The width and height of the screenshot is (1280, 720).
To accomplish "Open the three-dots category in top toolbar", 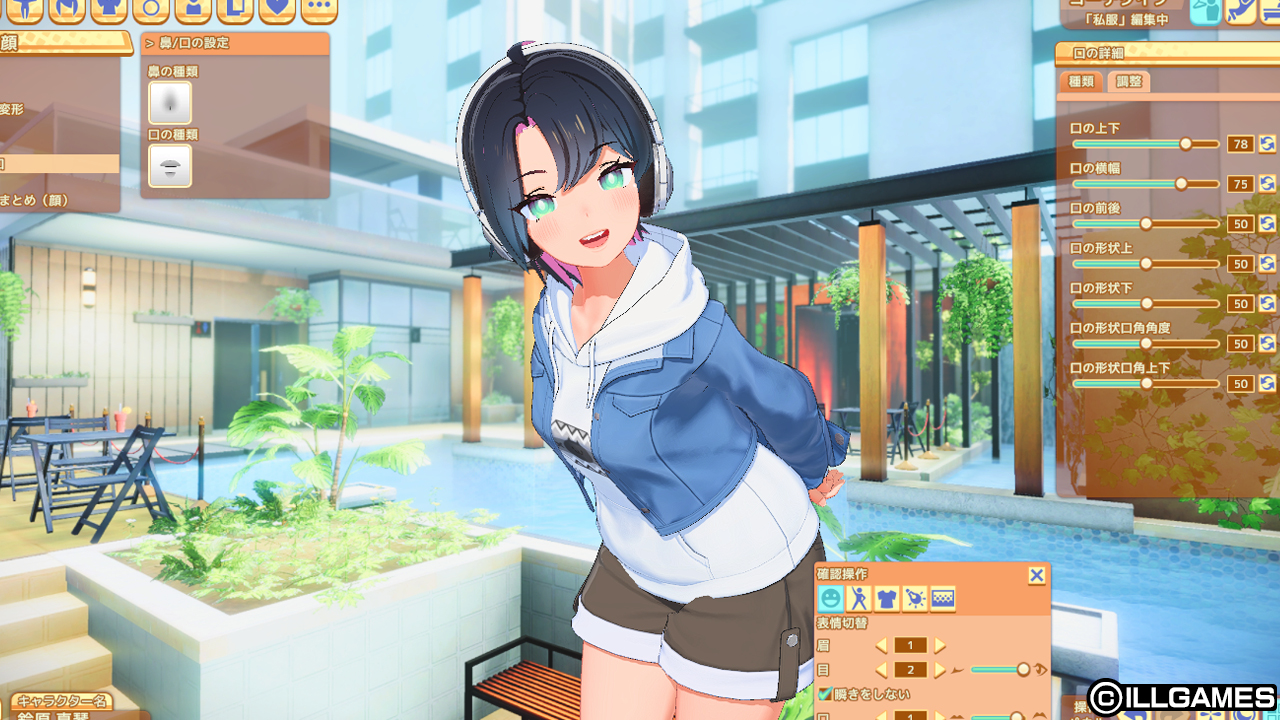I will click(x=319, y=10).
